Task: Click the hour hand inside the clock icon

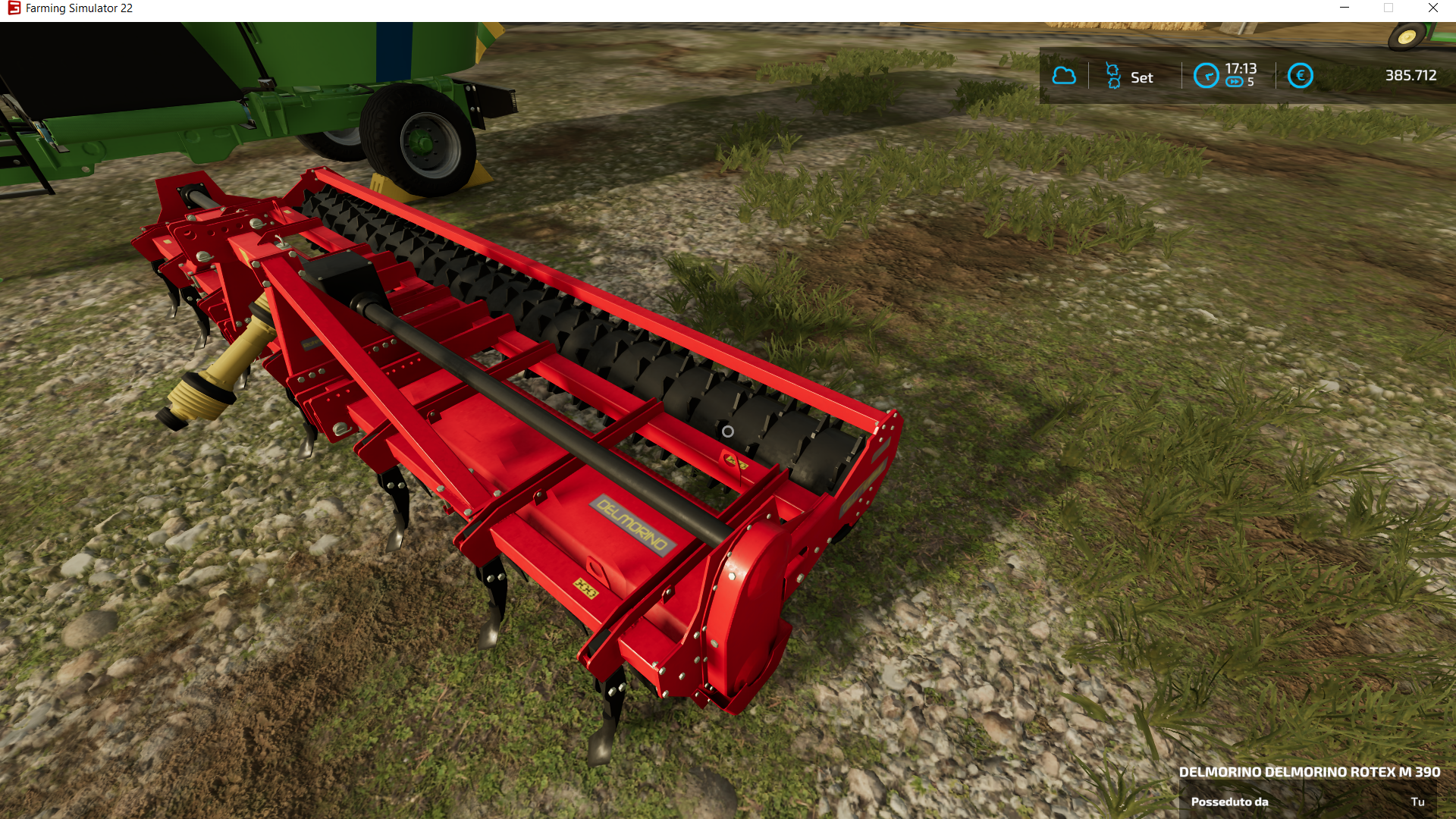Action: 1207,75
